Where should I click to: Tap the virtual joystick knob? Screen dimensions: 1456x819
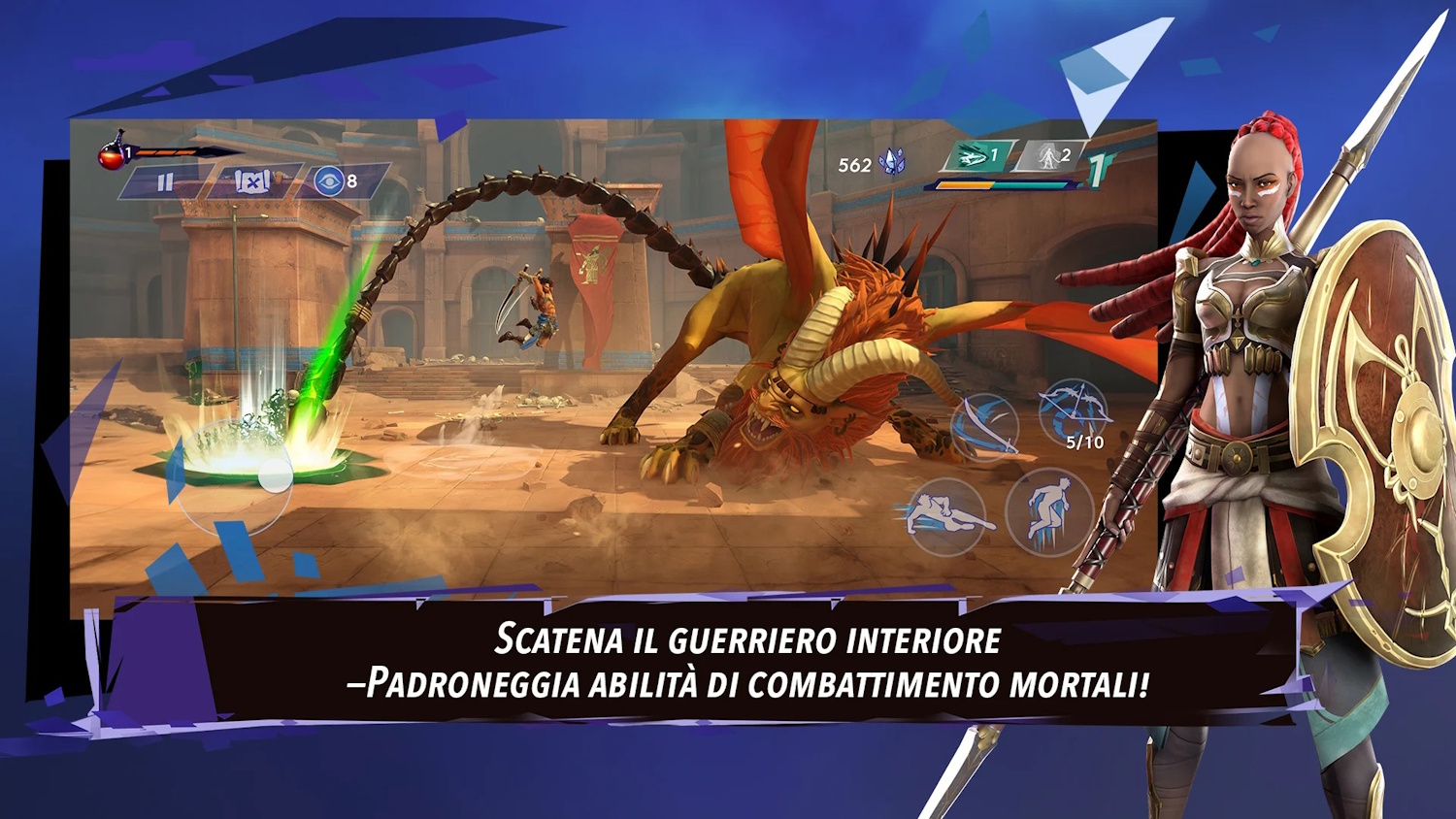click(x=275, y=475)
